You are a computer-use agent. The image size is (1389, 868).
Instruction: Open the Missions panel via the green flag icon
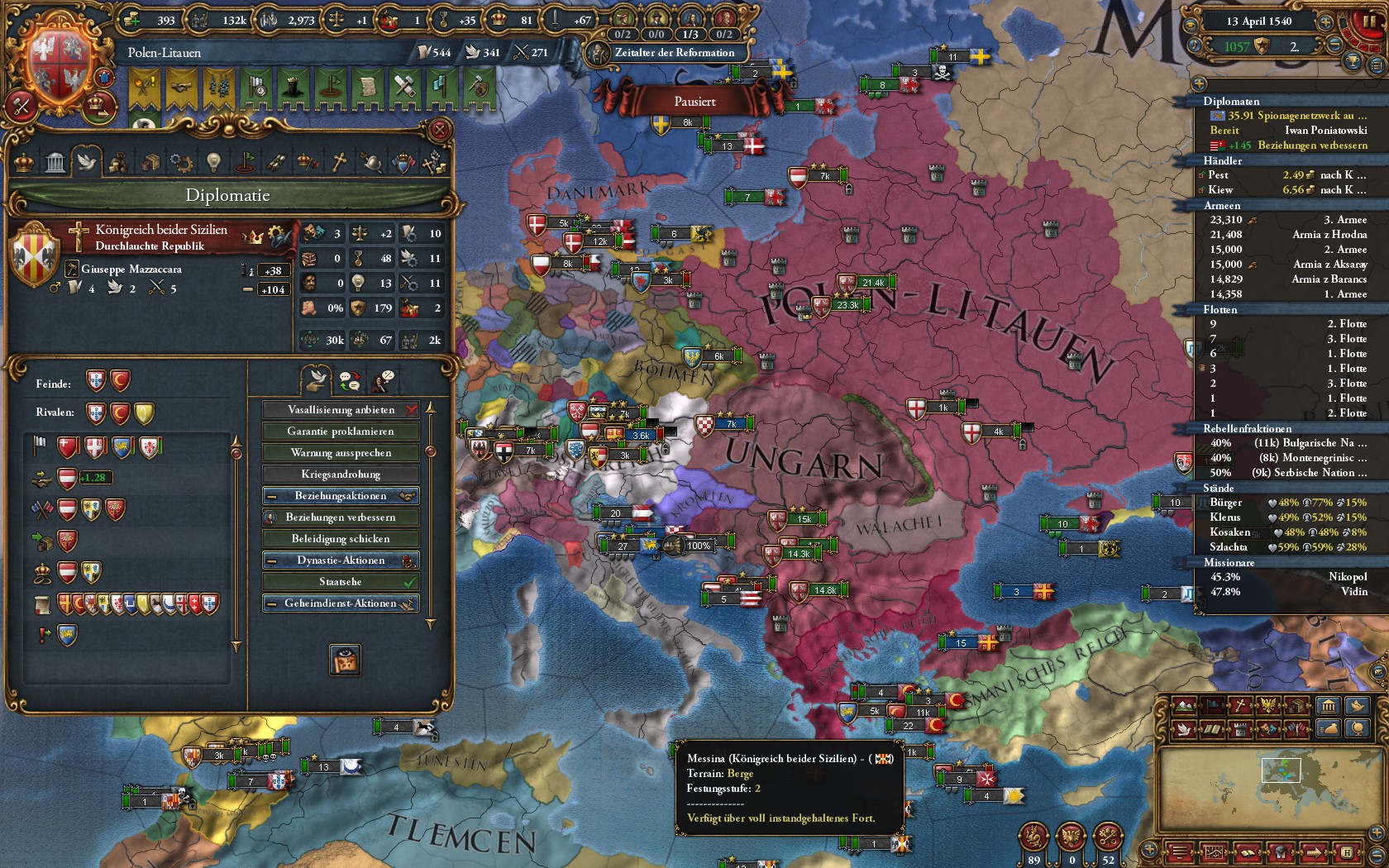(x=246, y=161)
